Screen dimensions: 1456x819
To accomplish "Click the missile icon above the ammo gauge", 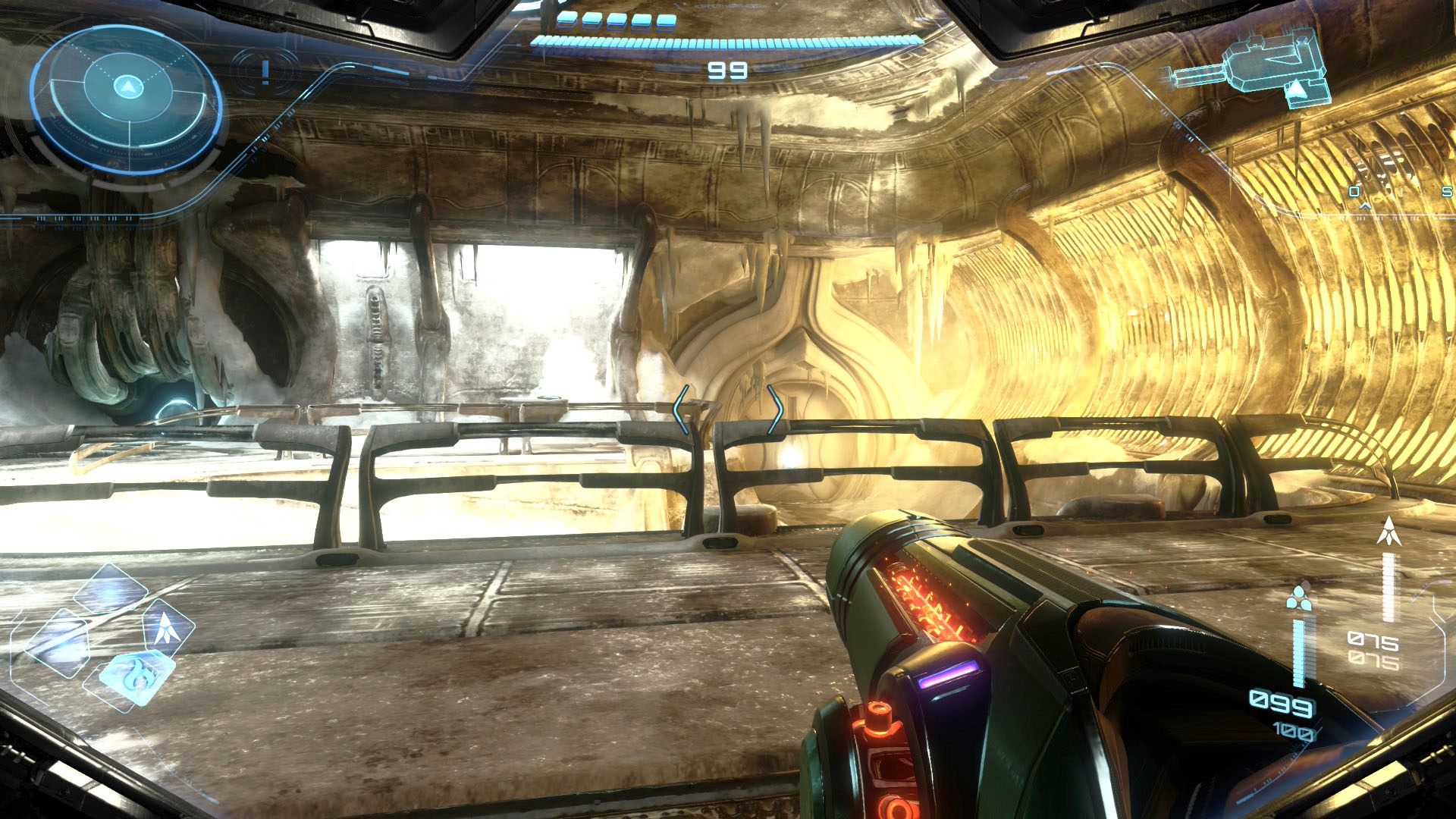I will point(1389,532).
